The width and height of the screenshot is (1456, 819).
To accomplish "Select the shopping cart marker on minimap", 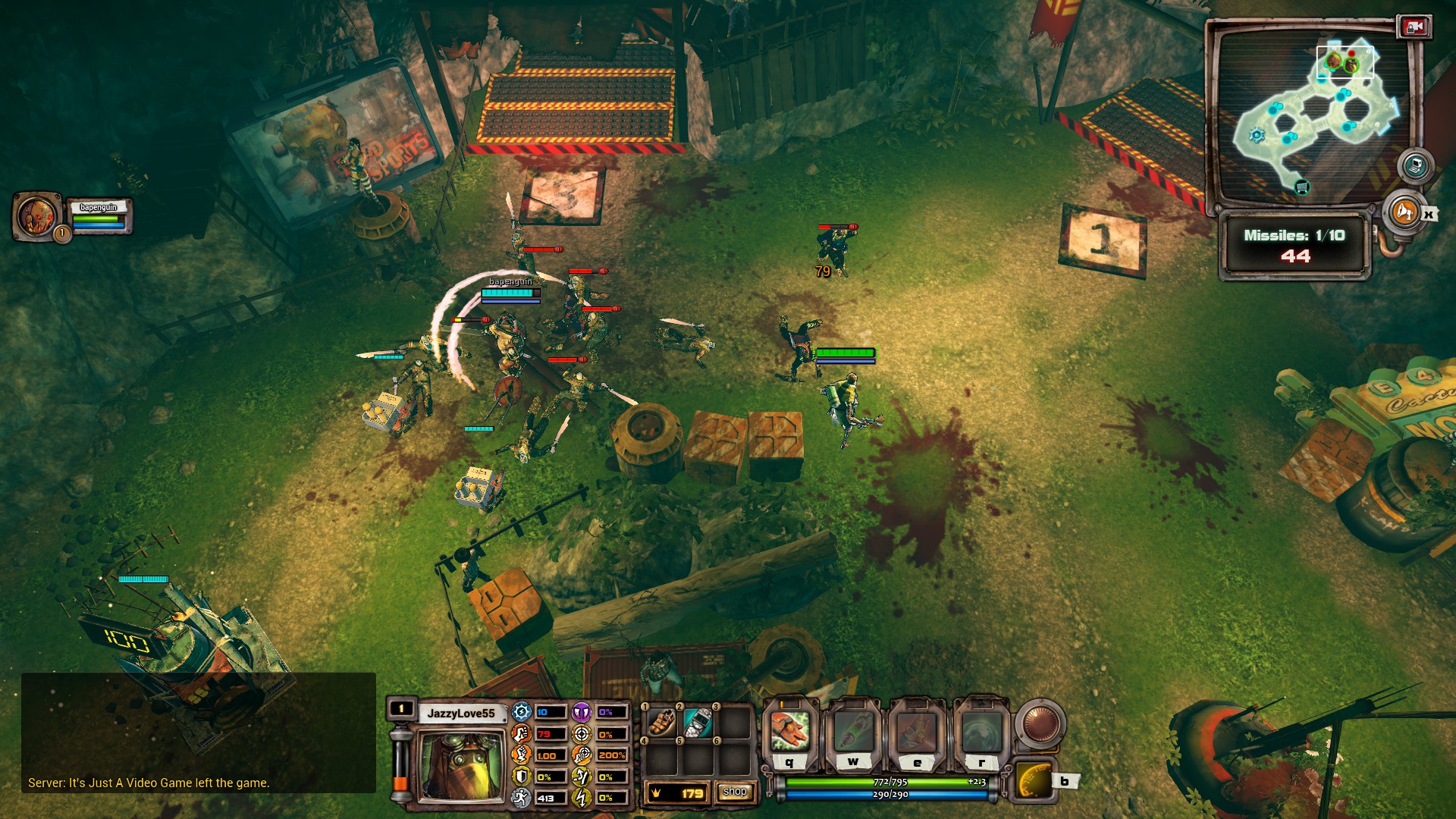I will pyautogui.click(x=1302, y=187).
